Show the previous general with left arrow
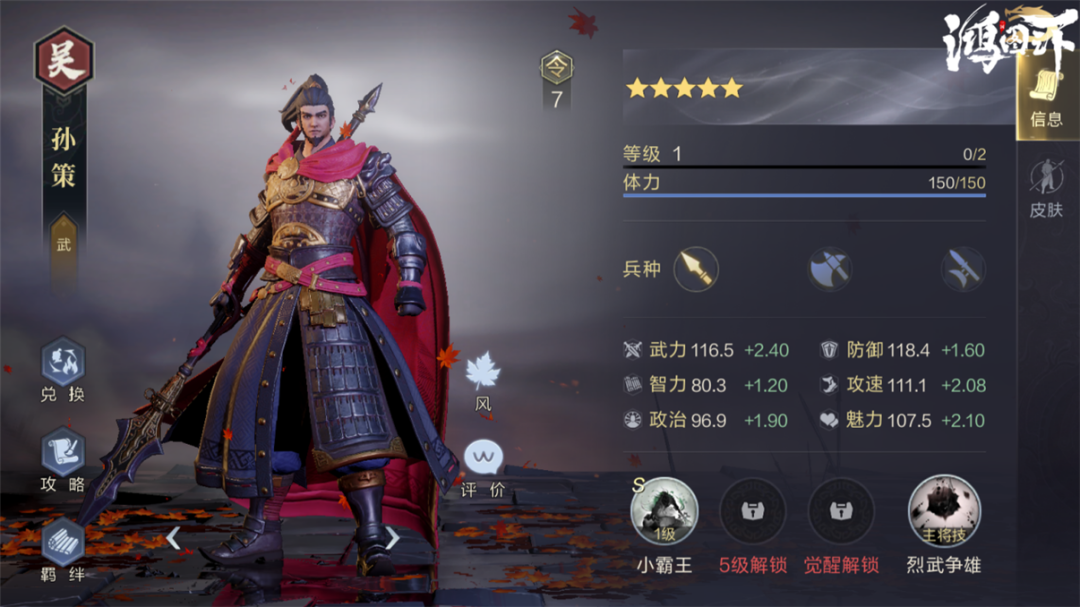 pos(173,538)
